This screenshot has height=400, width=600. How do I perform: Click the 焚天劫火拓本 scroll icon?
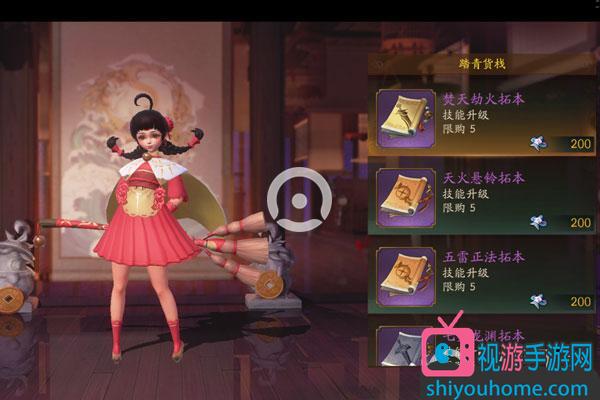point(405,119)
